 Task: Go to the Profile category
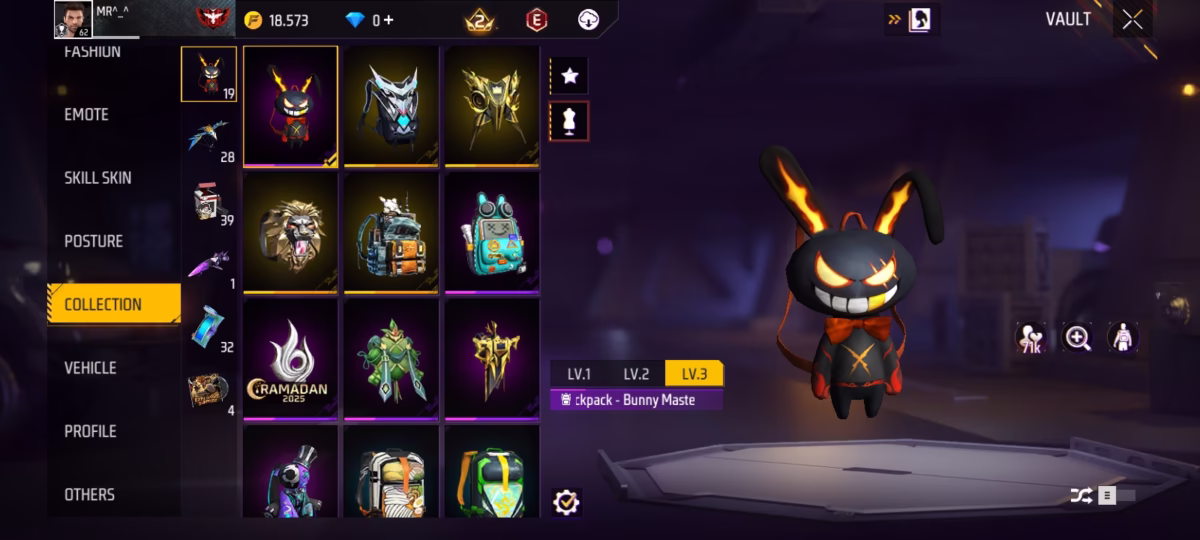(90, 431)
